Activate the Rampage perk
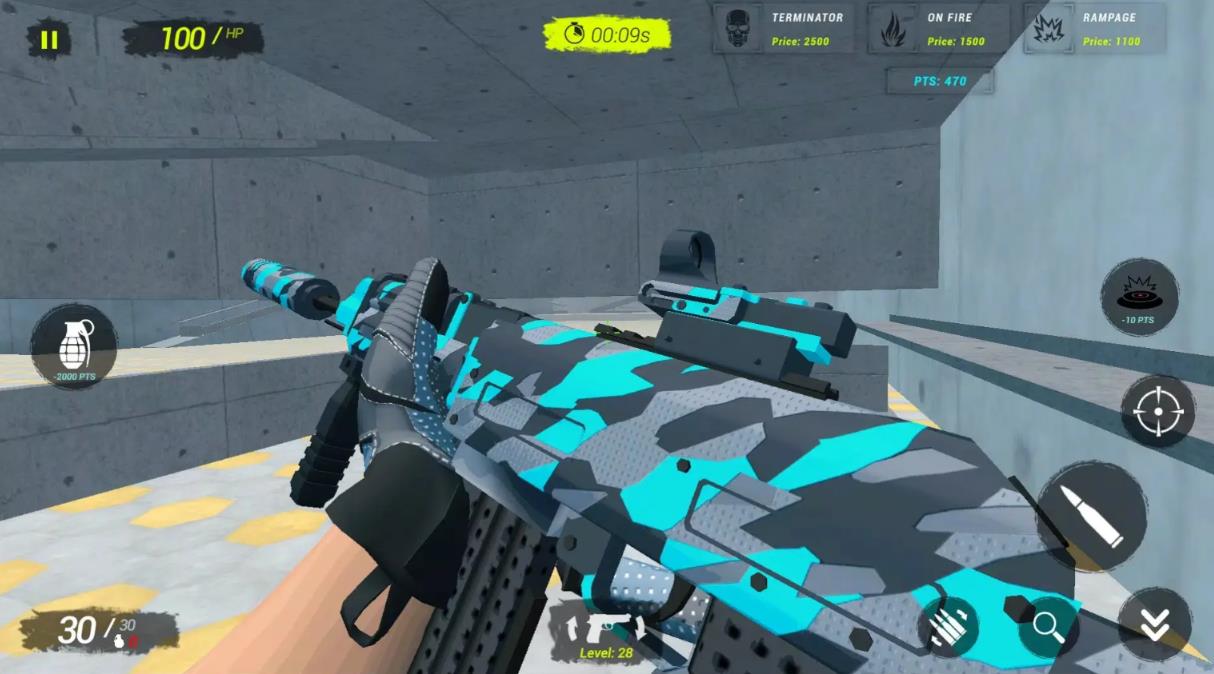Viewport: 1214px width, 674px height. coord(1093,29)
